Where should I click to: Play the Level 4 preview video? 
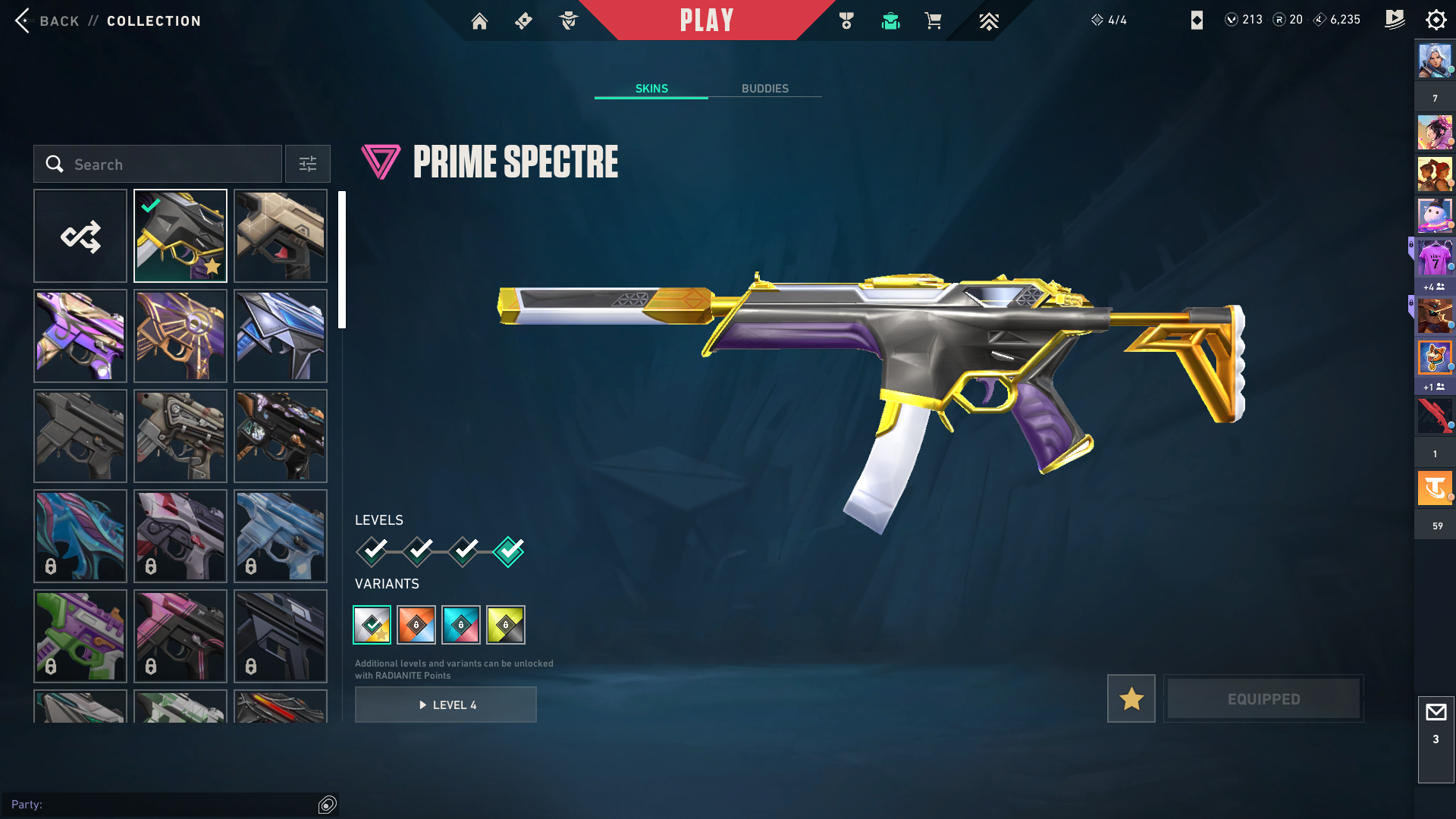click(x=446, y=705)
